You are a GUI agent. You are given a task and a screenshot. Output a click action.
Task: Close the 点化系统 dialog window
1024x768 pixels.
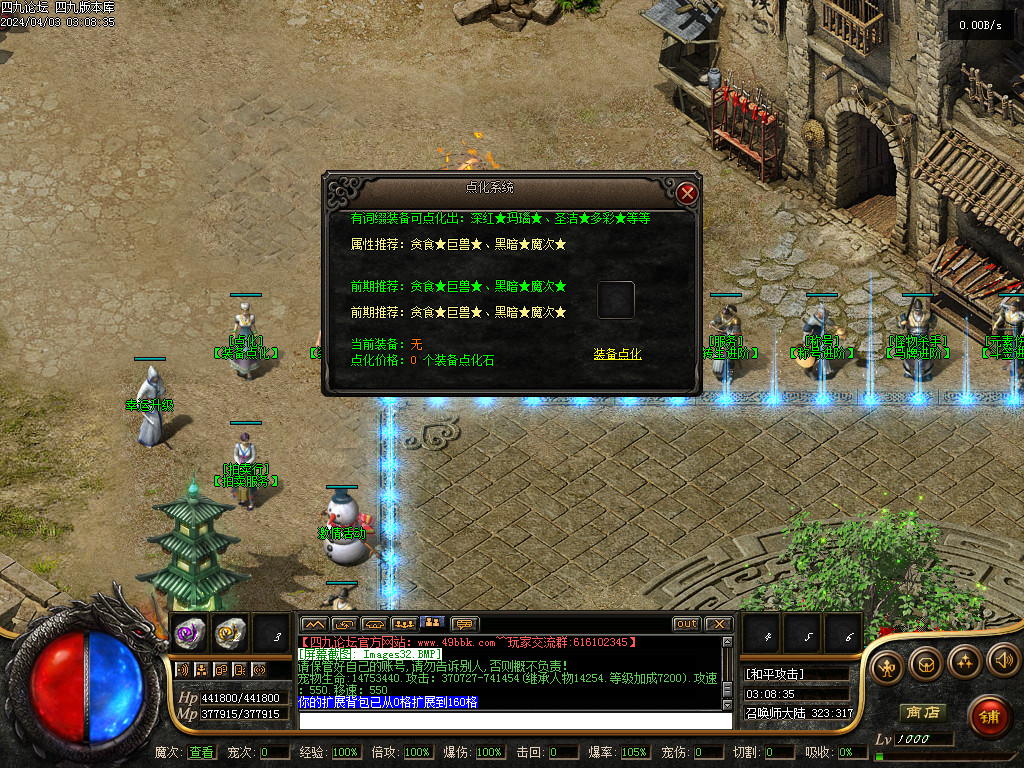click(x=687, y=194)
